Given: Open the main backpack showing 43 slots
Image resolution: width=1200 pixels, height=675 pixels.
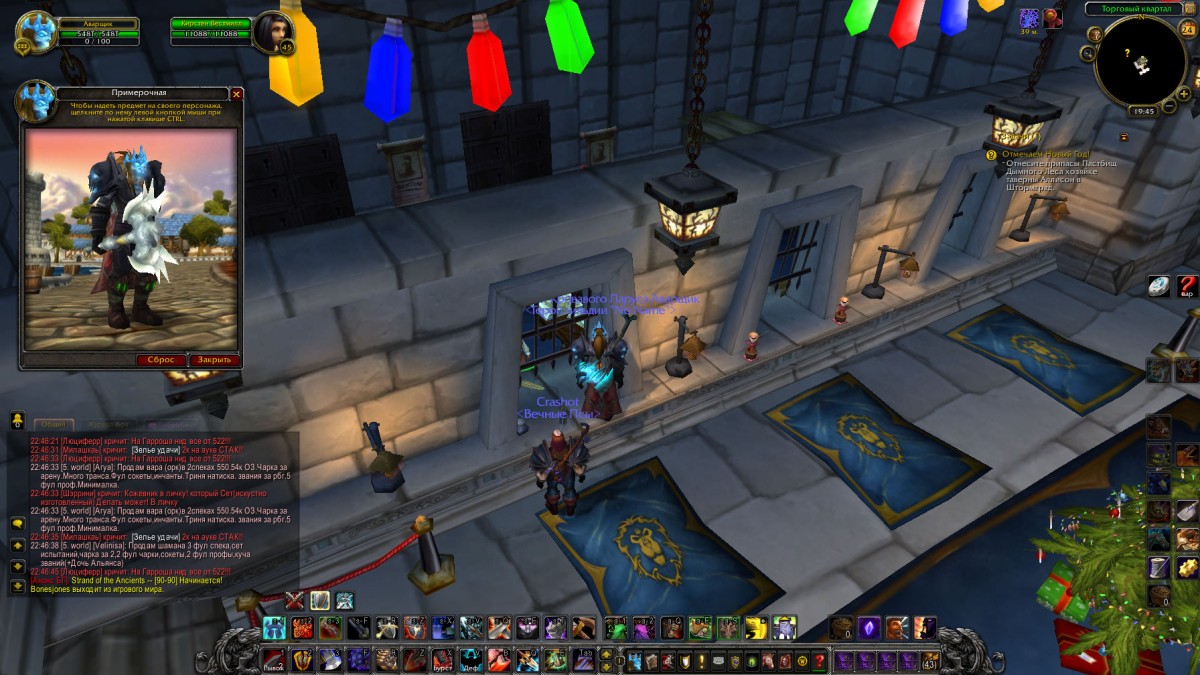Looking at the screenshot, I should [930, 661].
